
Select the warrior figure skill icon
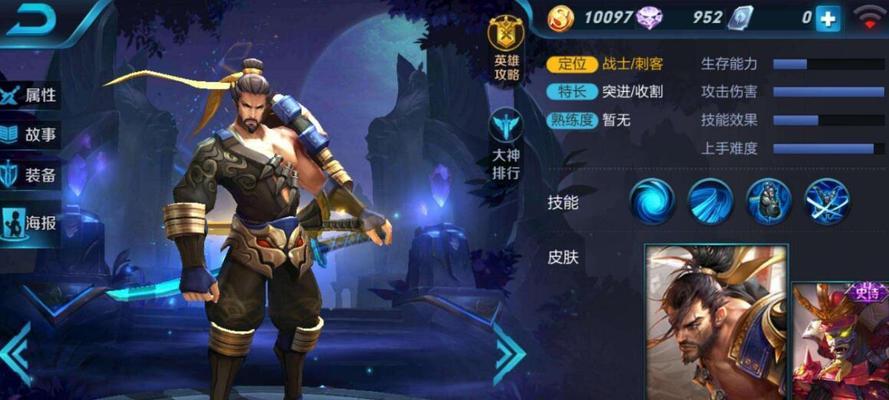(768, 201)
